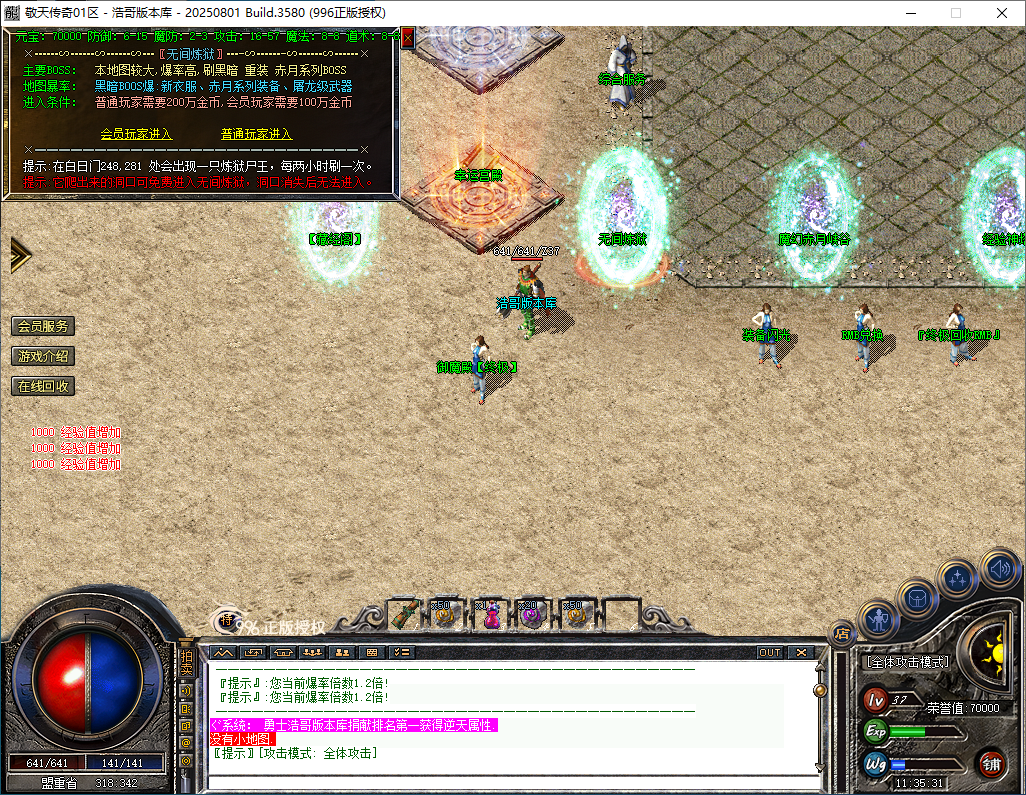Viewport: 1026px width, 795px height.
Task: Open the bag orb button
Action: pos(916,598)
